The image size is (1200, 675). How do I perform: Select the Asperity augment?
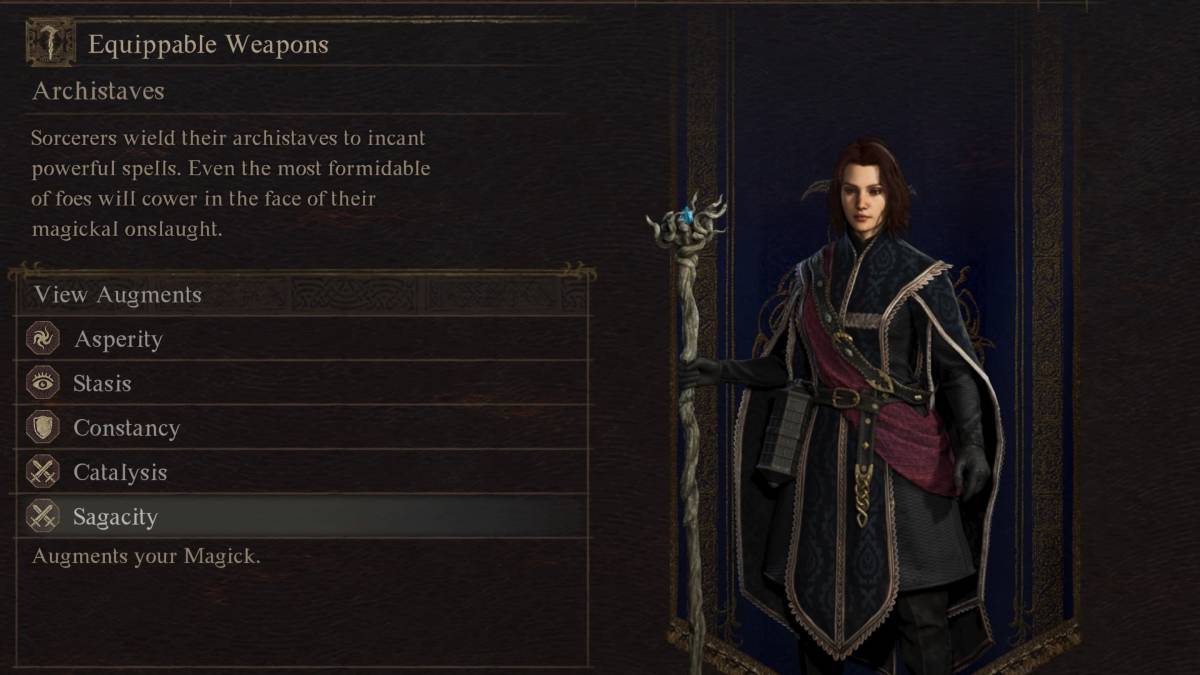pyautogui.click(x=118, y=339)
